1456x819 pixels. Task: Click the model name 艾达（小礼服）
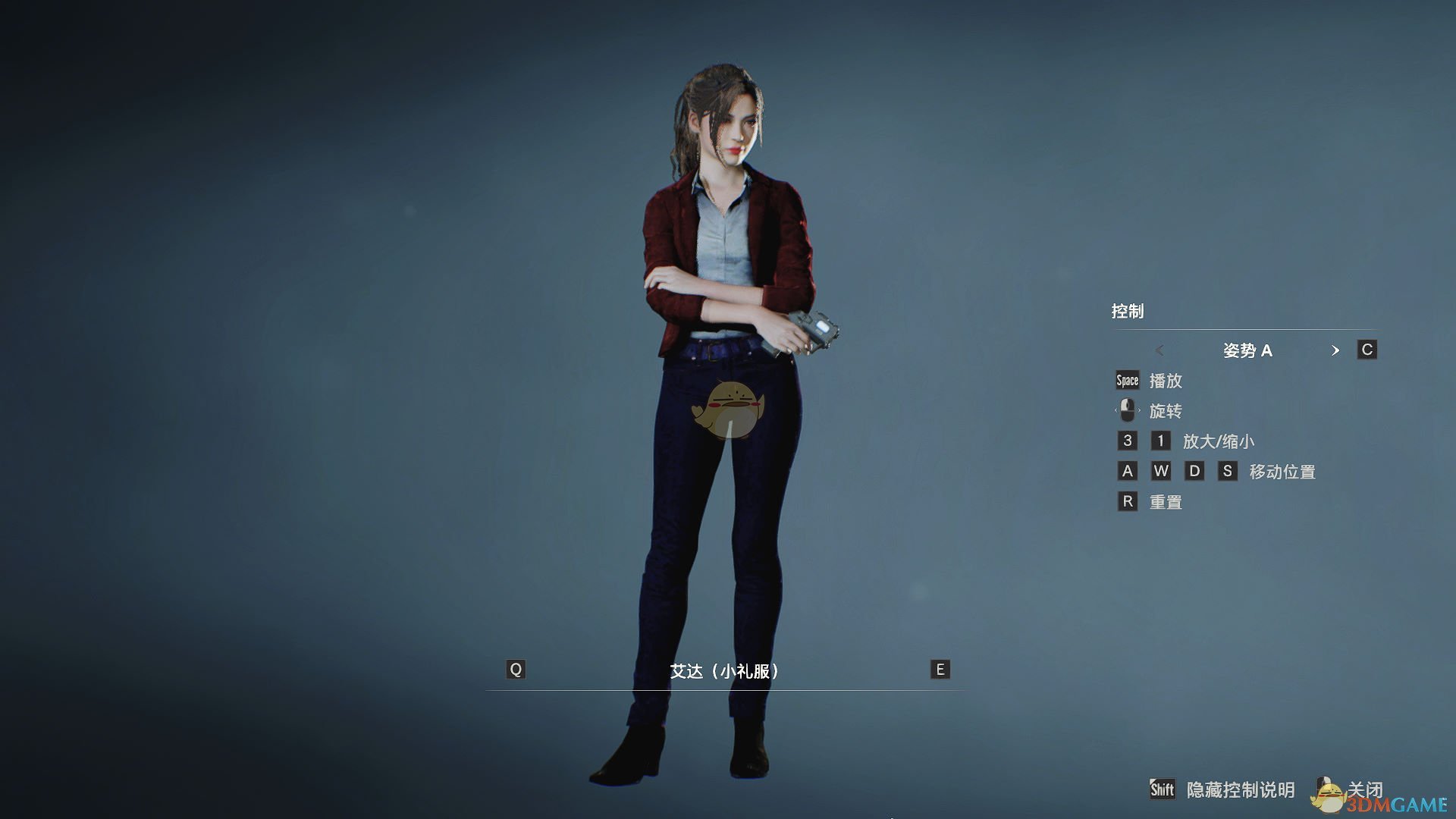(727, 670)
